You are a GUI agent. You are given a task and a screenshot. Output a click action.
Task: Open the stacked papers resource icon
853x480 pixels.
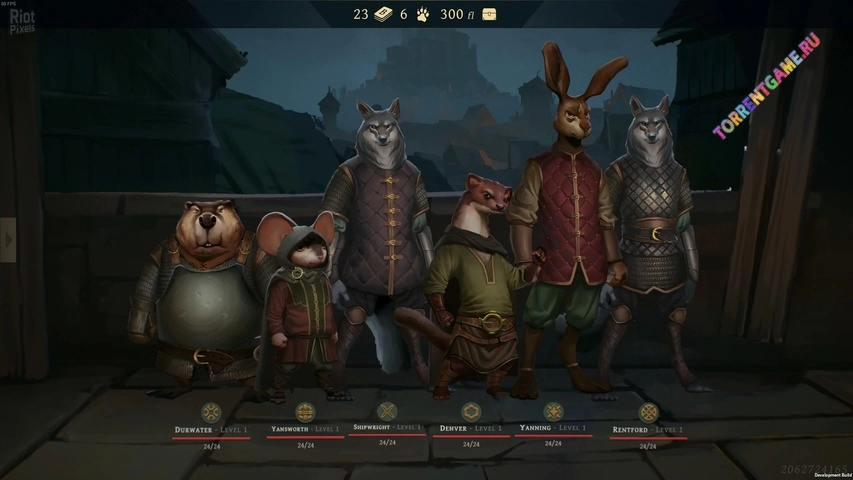[x=384, y=14]
